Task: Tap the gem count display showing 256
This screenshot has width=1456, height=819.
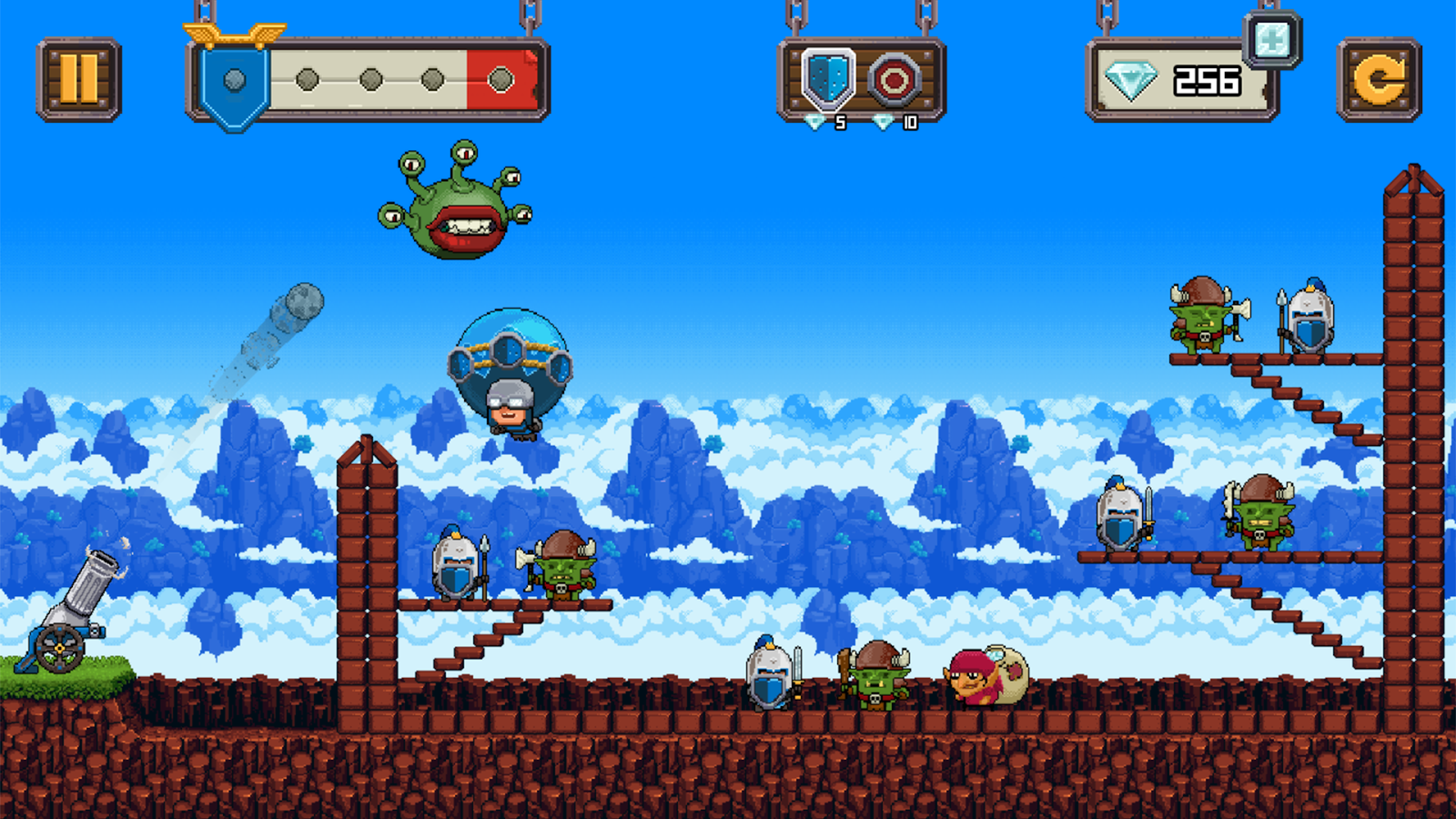Action: pos(1206,82)
